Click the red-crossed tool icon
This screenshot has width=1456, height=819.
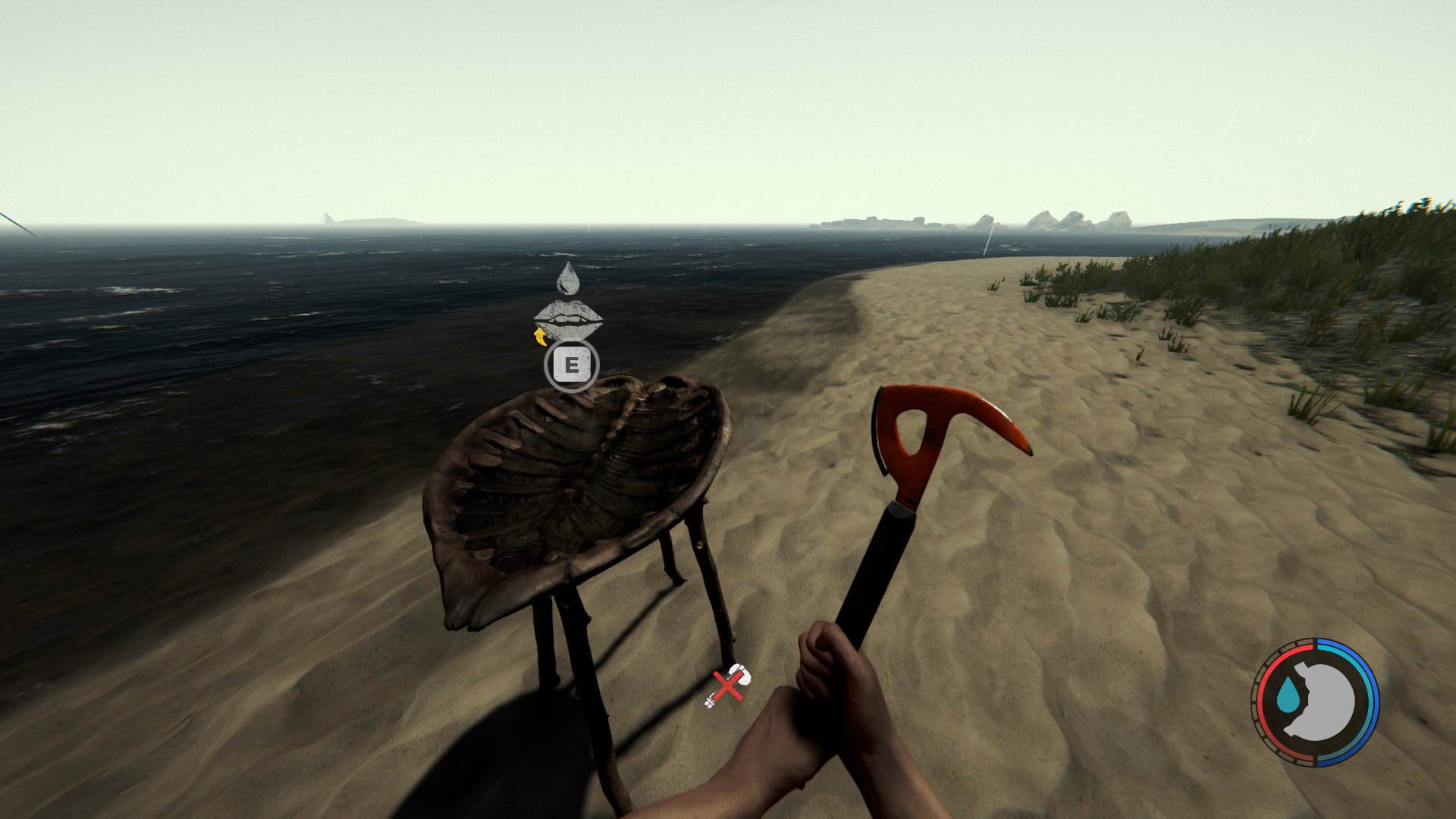click(727, 686)
